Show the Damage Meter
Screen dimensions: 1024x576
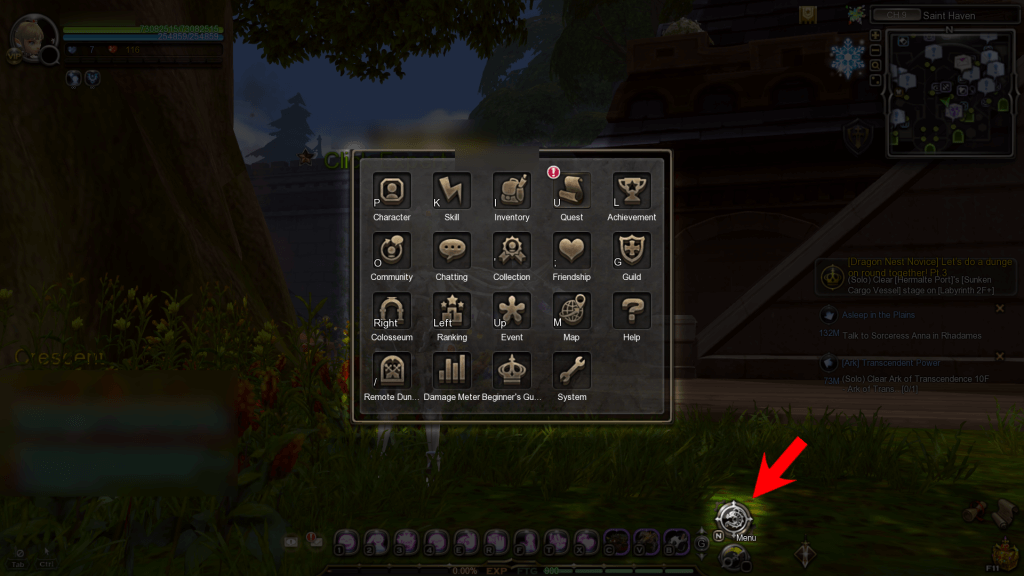pyautogui.click(x=451, y=370)
